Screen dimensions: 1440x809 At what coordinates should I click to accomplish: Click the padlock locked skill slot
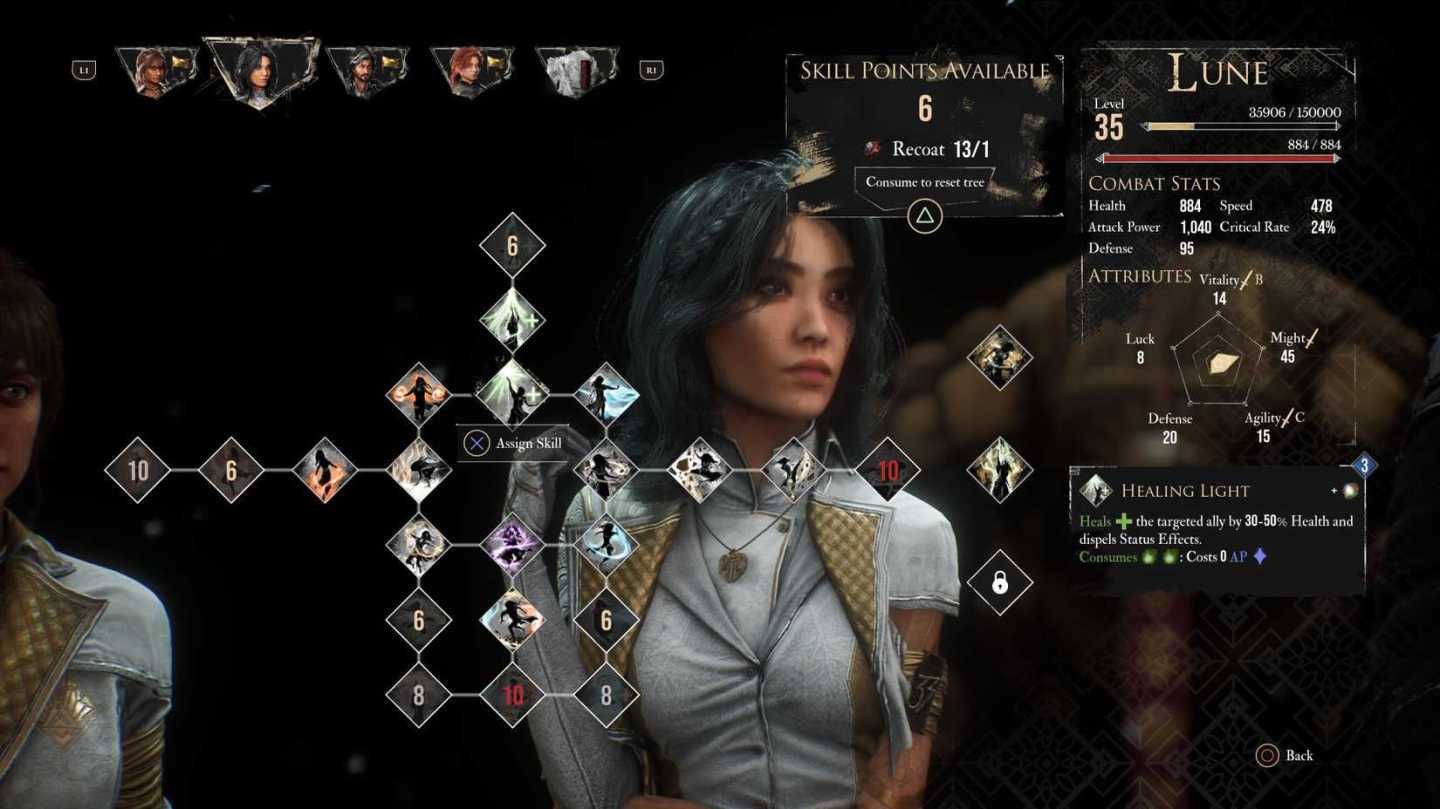pos(999,583)
